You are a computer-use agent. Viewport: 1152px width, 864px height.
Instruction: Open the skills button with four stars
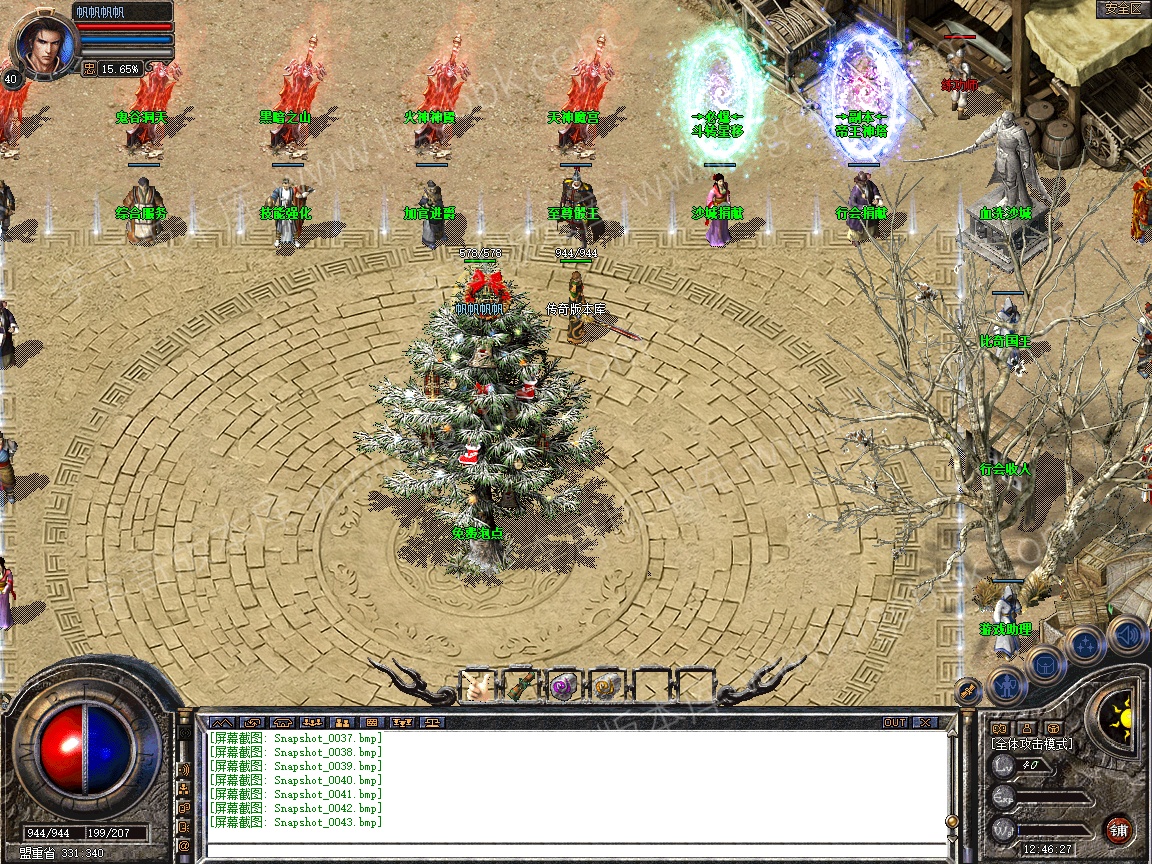[1085, 645]
